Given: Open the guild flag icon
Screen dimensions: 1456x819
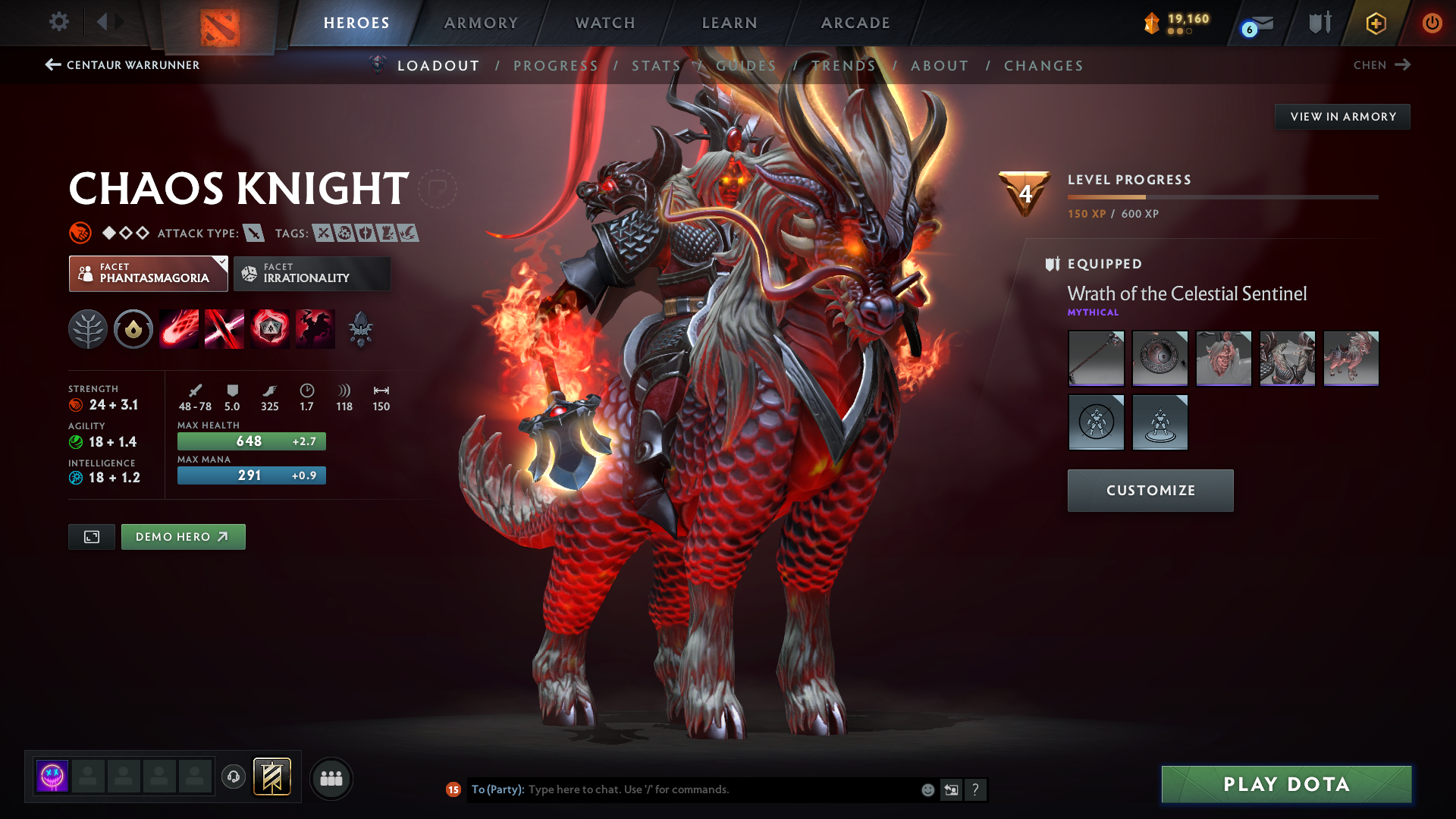Looking at the screenshot, I should click(1319, 23).
